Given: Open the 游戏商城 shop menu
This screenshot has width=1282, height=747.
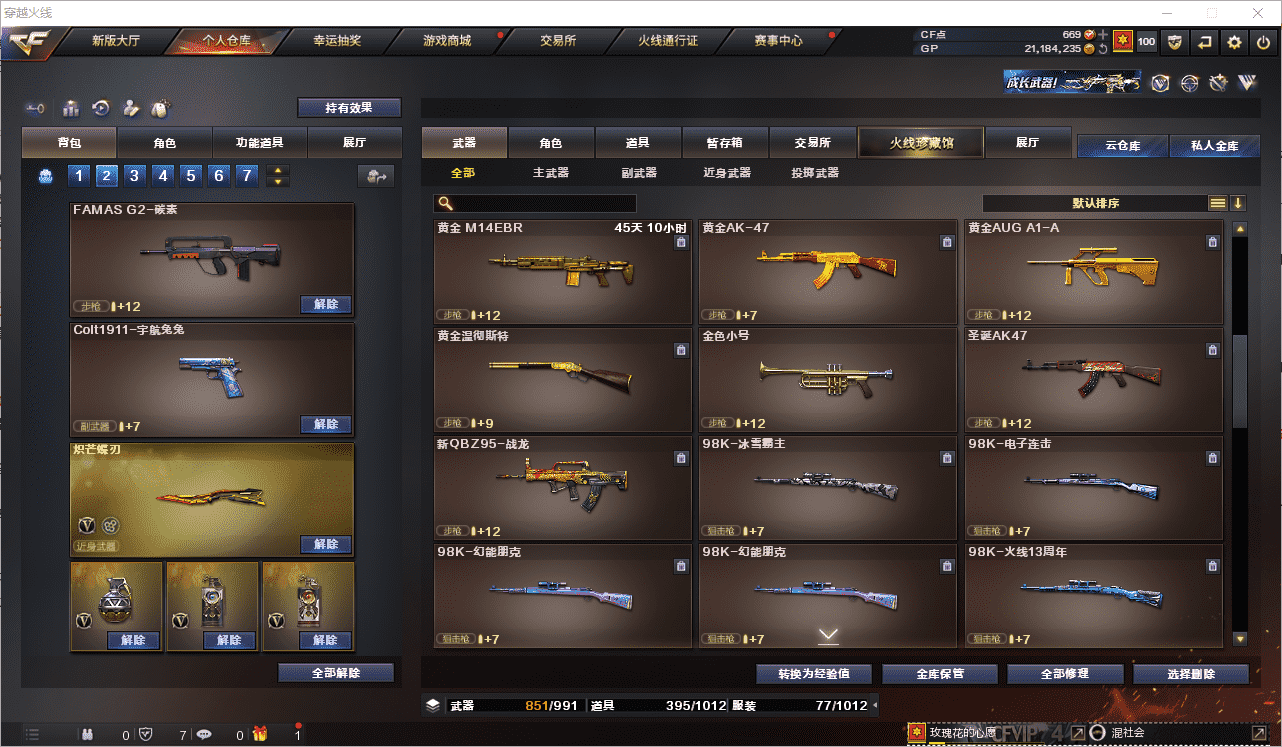Looking at the screenshot, I should [x=447, y=41].
